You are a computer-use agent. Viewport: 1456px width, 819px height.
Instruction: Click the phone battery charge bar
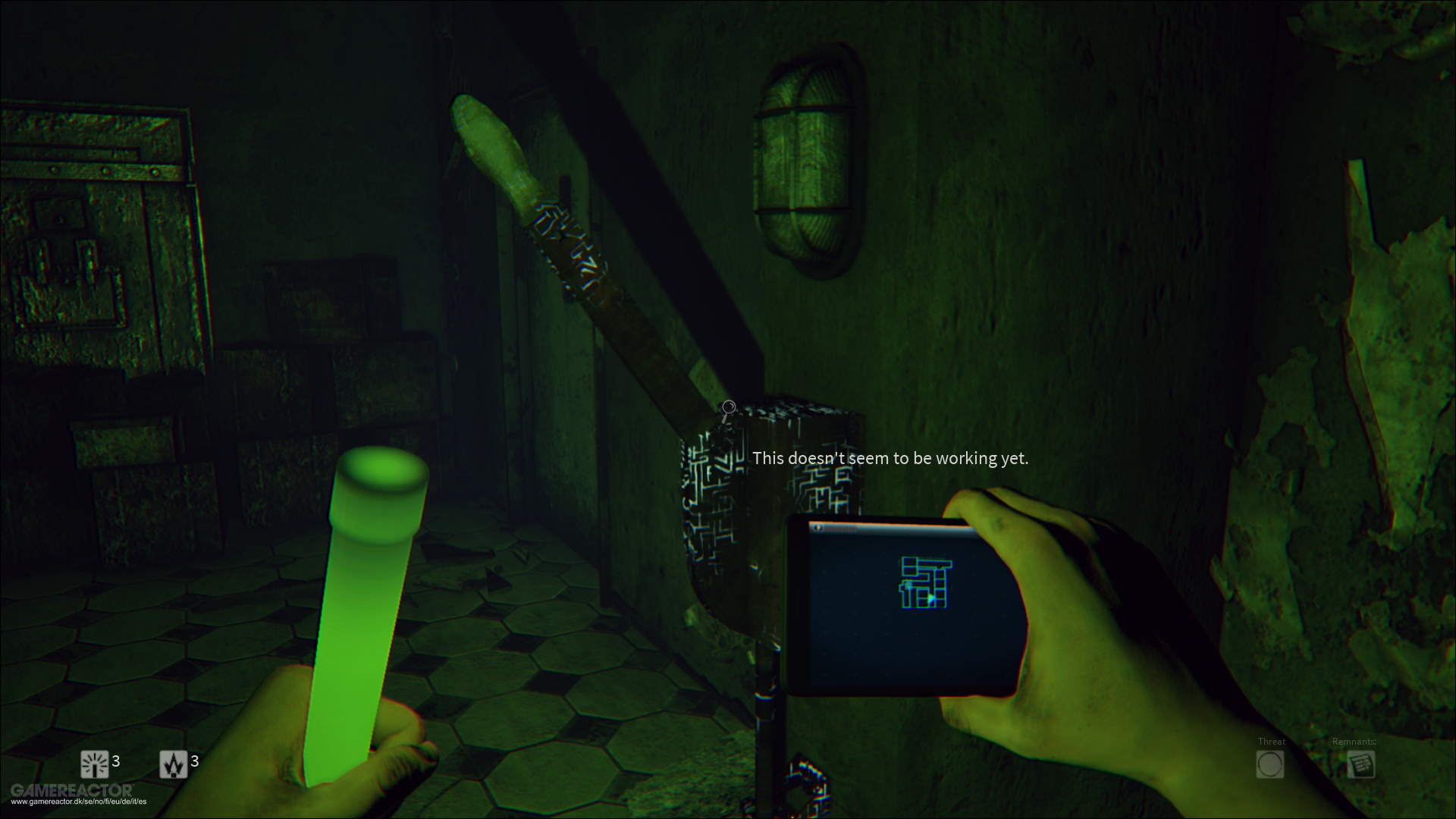(x=840, y=529)
